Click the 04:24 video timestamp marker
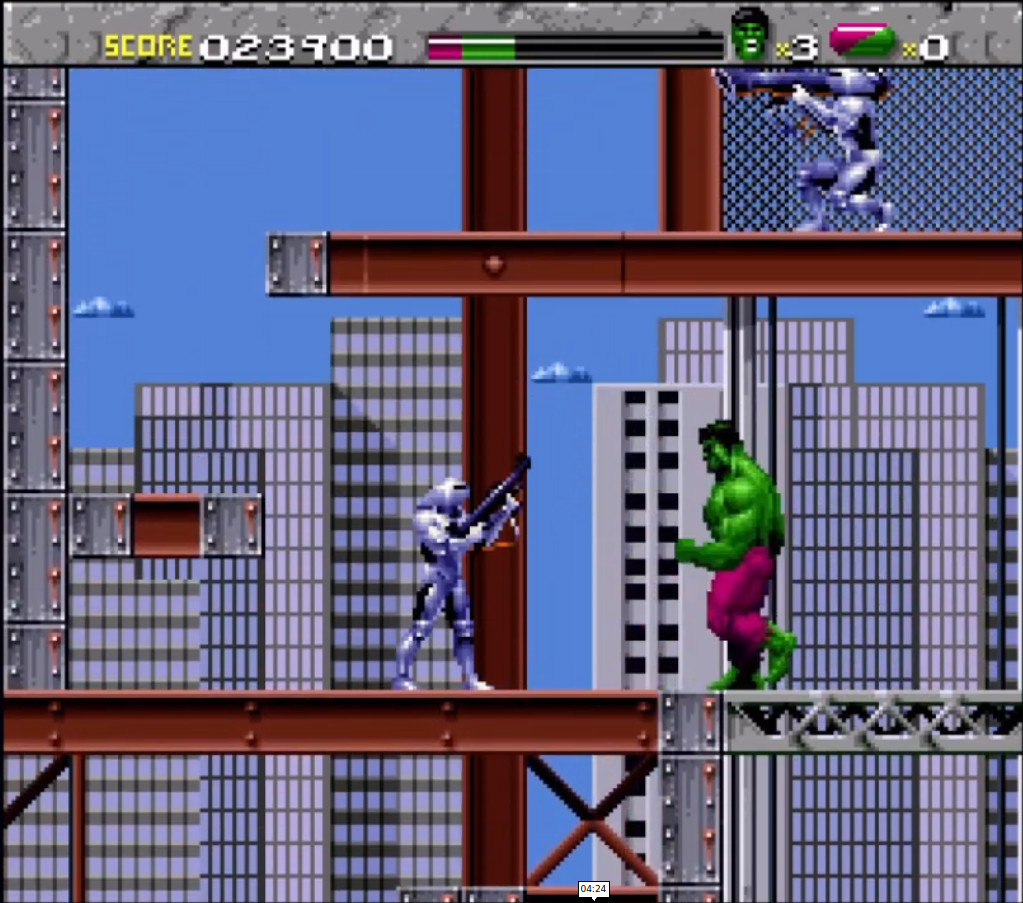 coord(593,889)
